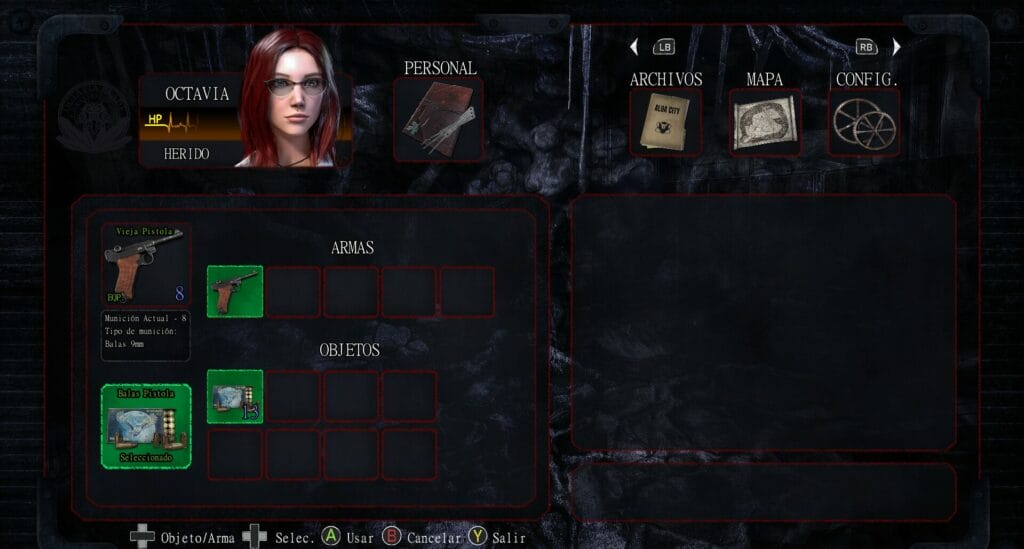The image size is (1024, 549).
Task: Switch to the Mapa section
Action: 764,122
